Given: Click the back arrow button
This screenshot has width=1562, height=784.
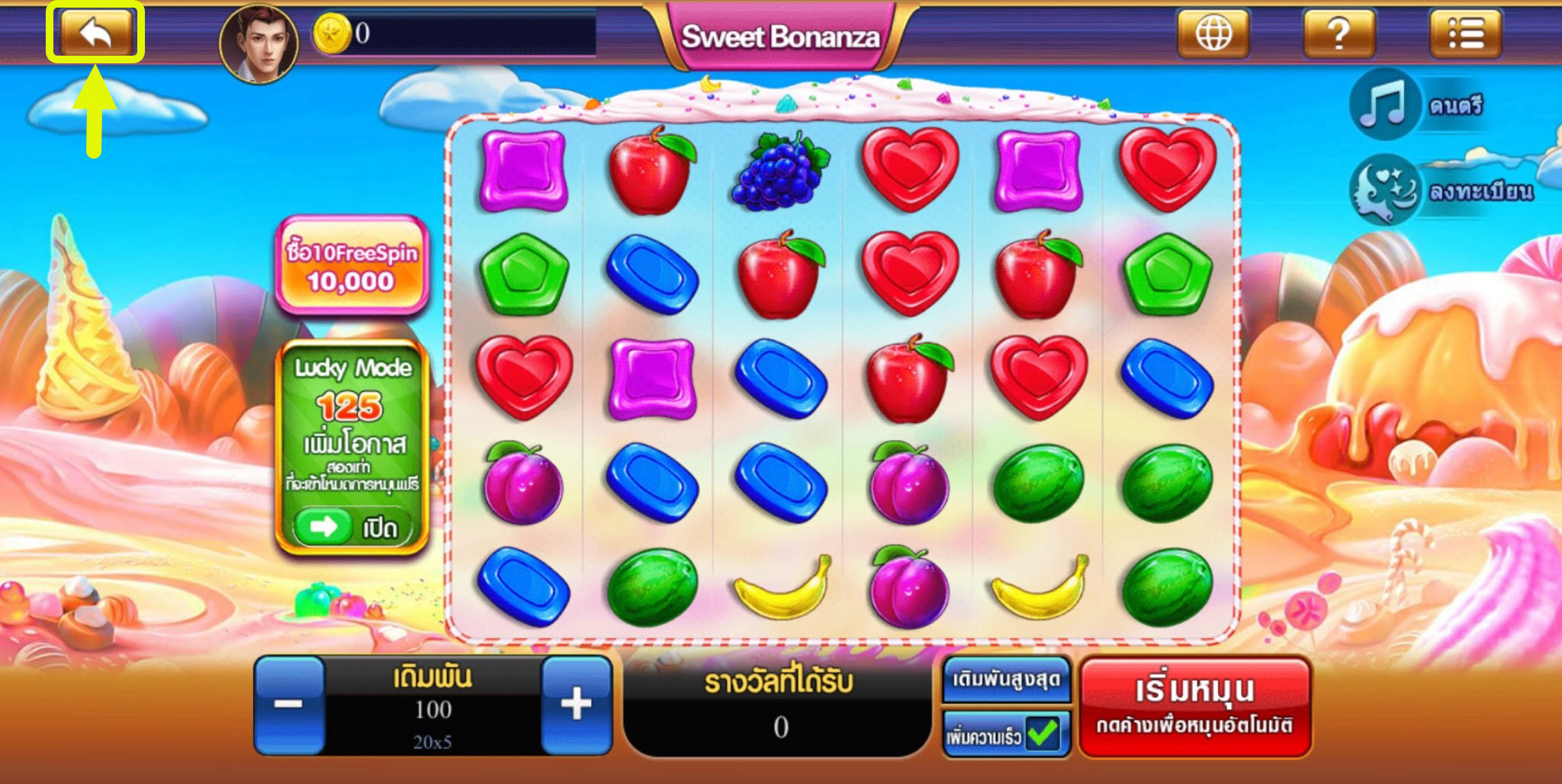Looking at the screenshot, I should [95, 34].
